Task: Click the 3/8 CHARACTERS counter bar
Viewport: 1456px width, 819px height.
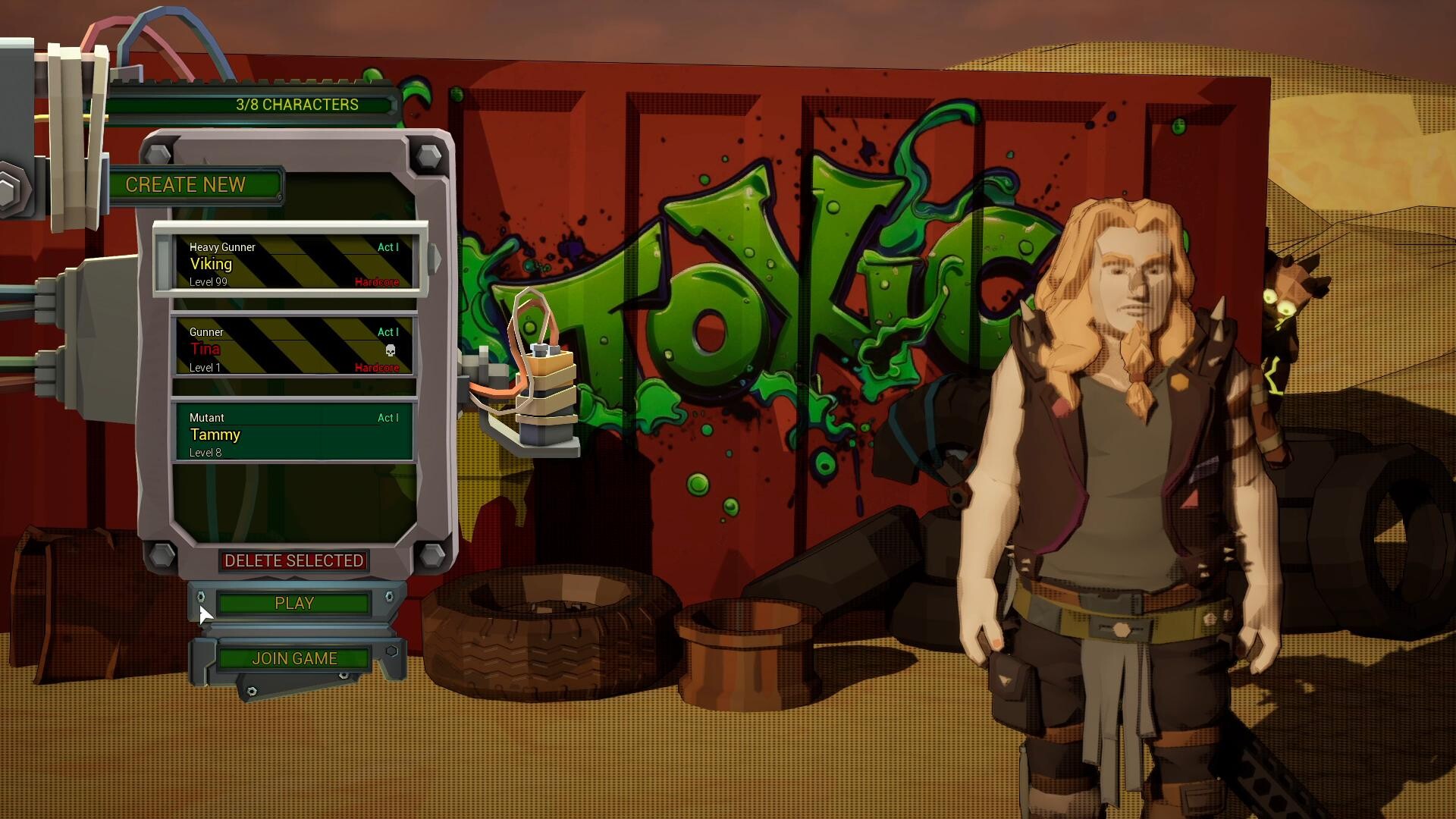Action: tap(296, 104)
